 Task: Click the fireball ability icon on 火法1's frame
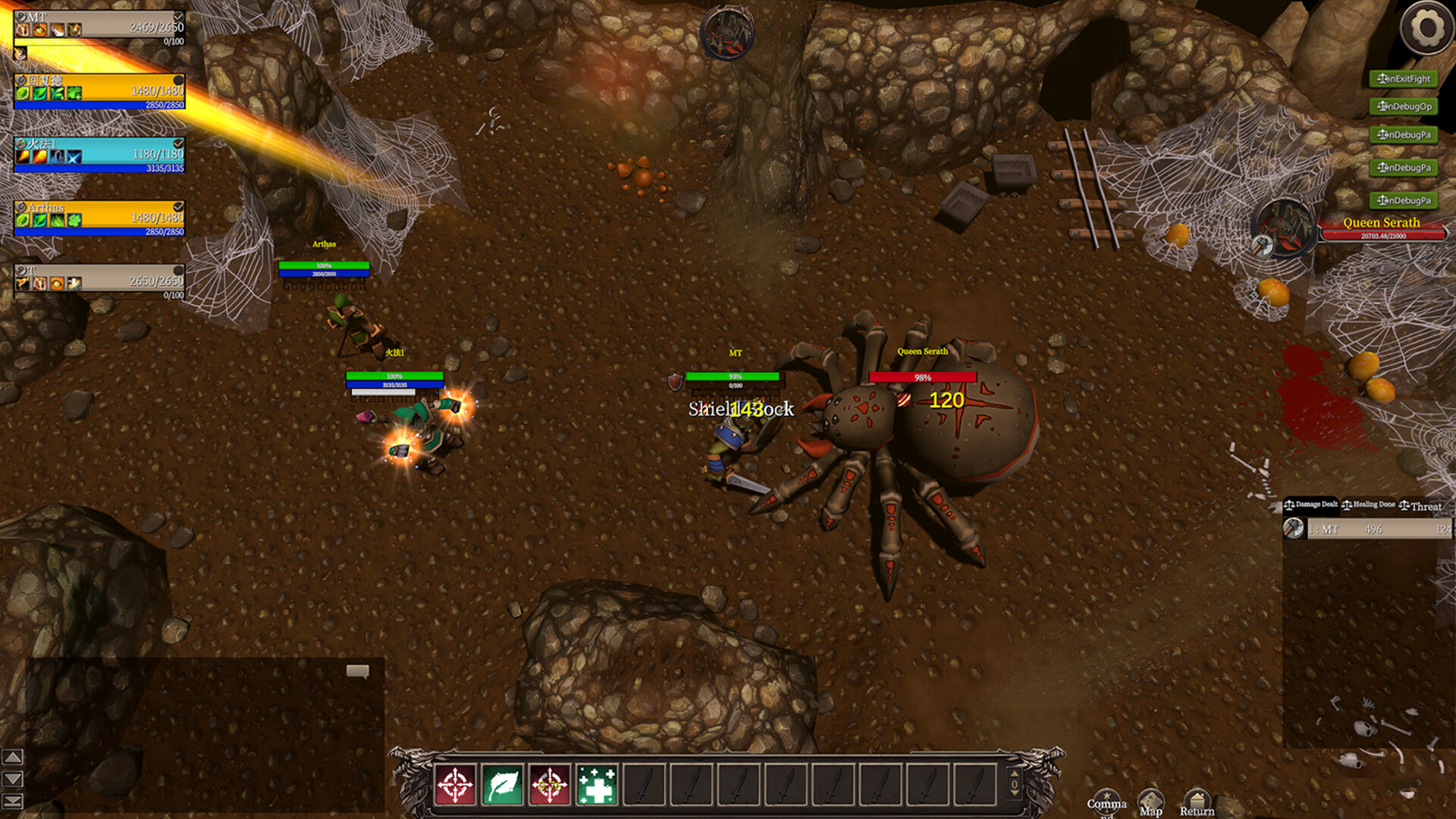pos(23,155)
